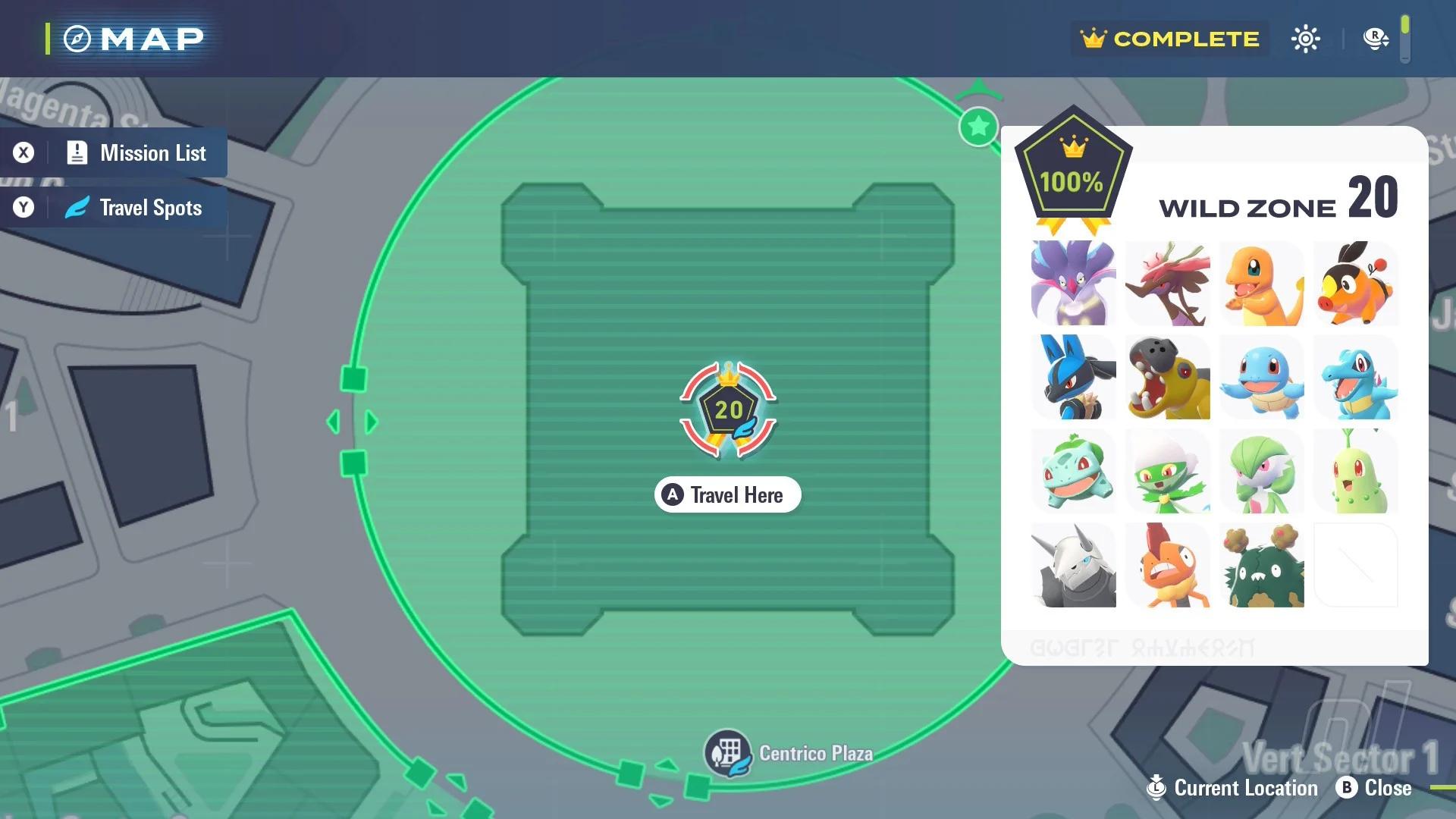Select the Charmander thumbnail
The width and height of the screenshot is (1456, 819).
coord(1262,284)
